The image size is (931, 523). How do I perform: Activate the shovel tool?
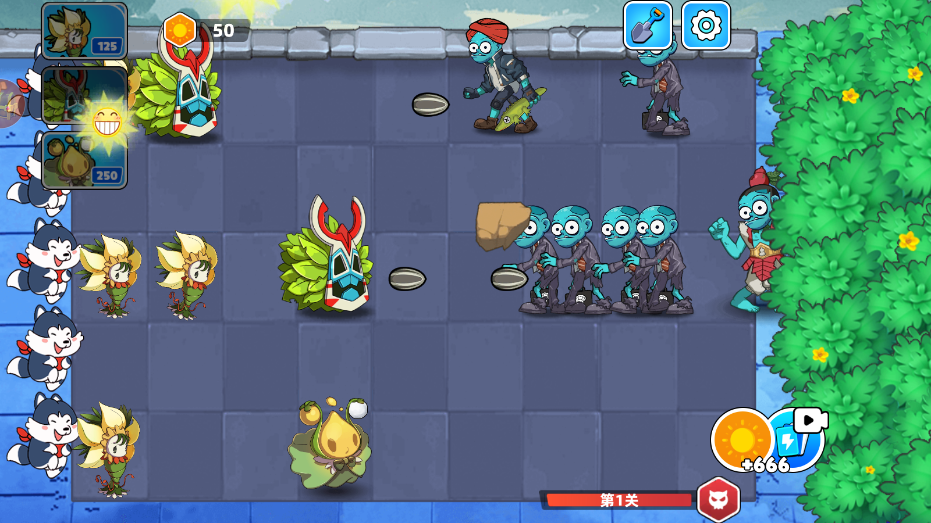(648, 25)
